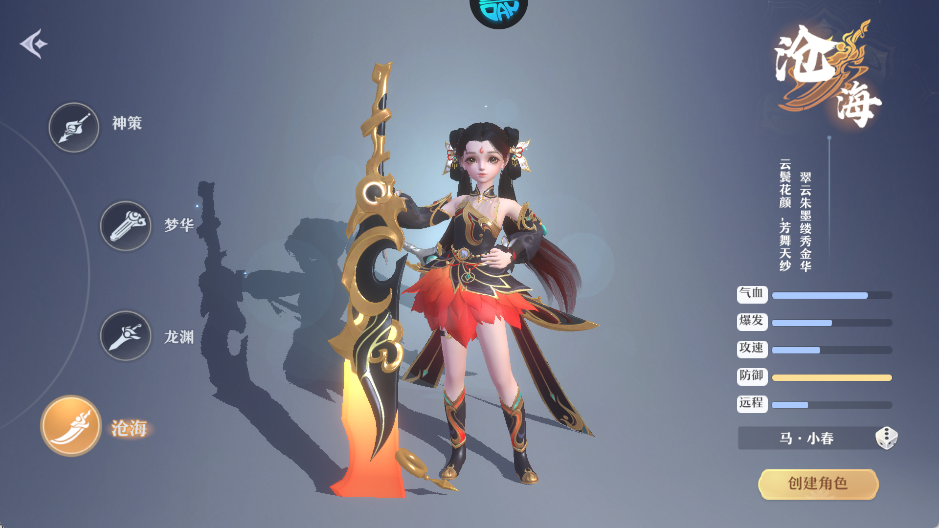Randomize name with the dice icon

[886, 438]
